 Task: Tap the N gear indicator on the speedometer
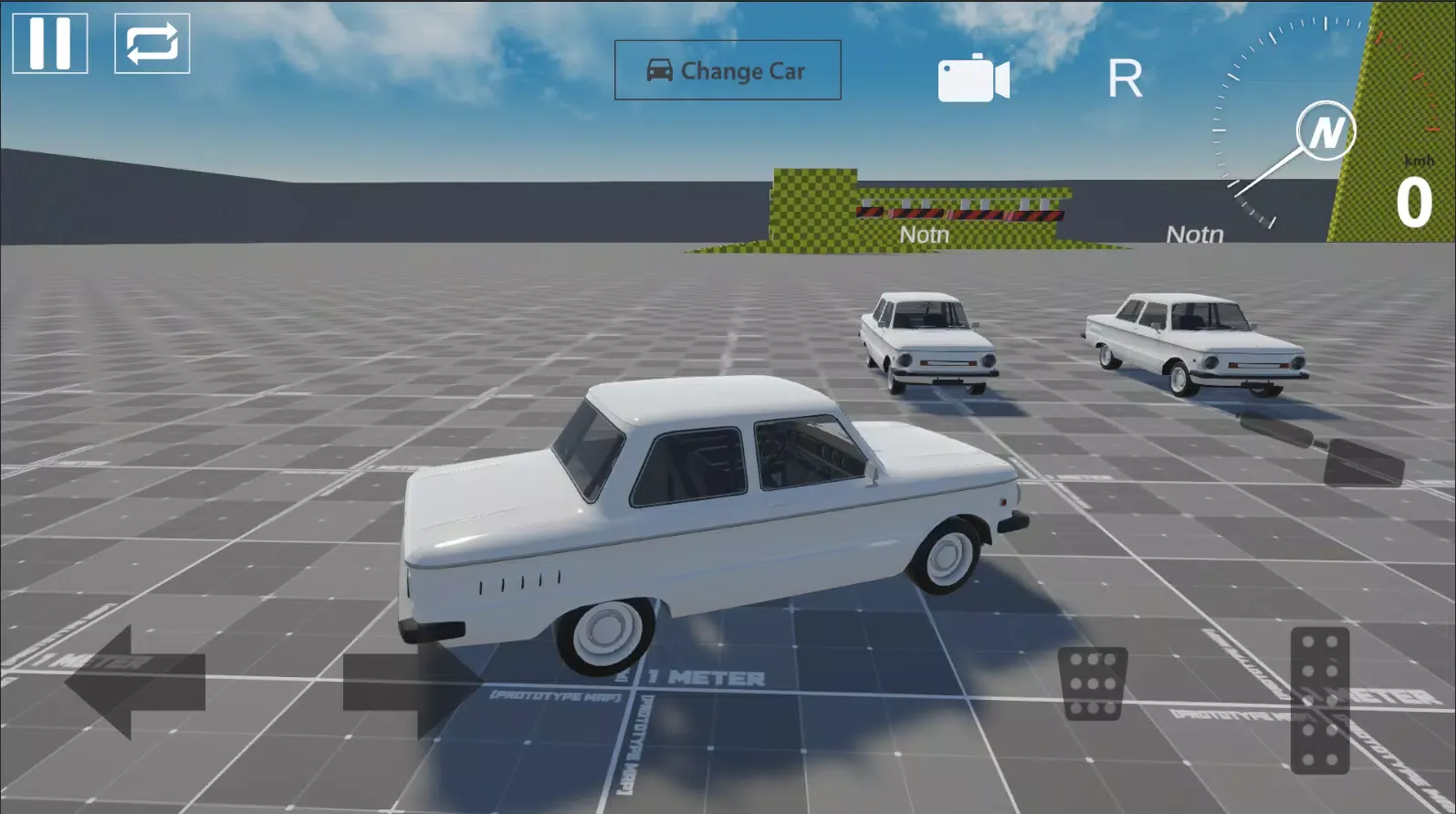1325,130
